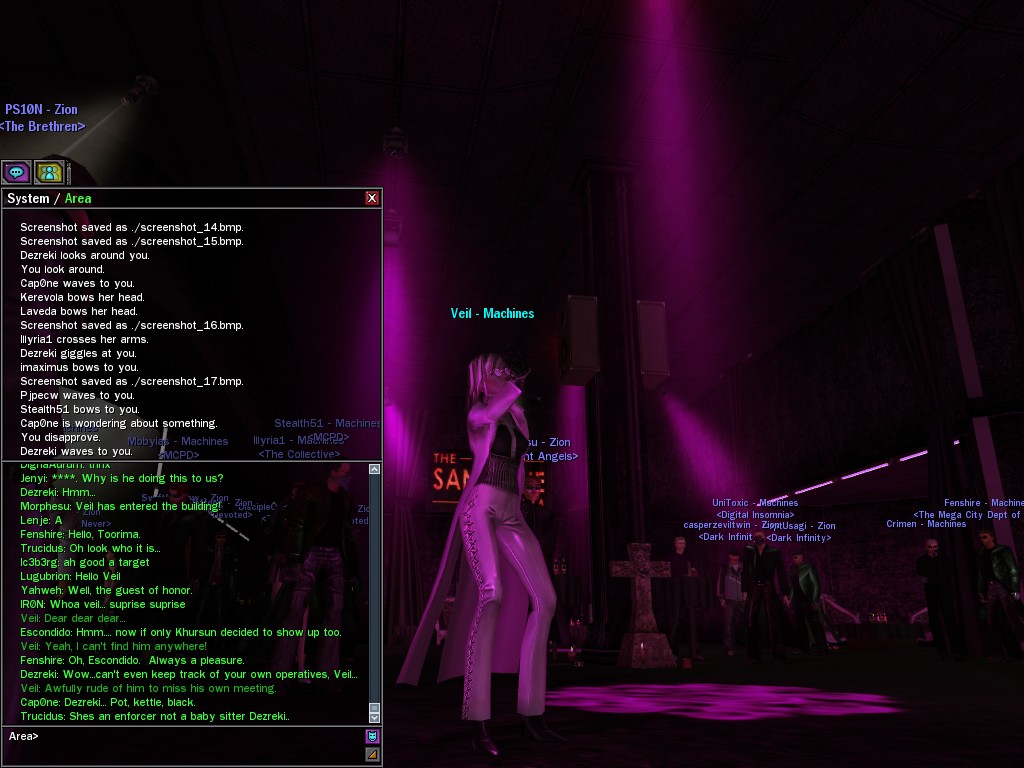The image size is (1024, 768).
Task: Select the System tab label
Action: (x=28, y=198)
